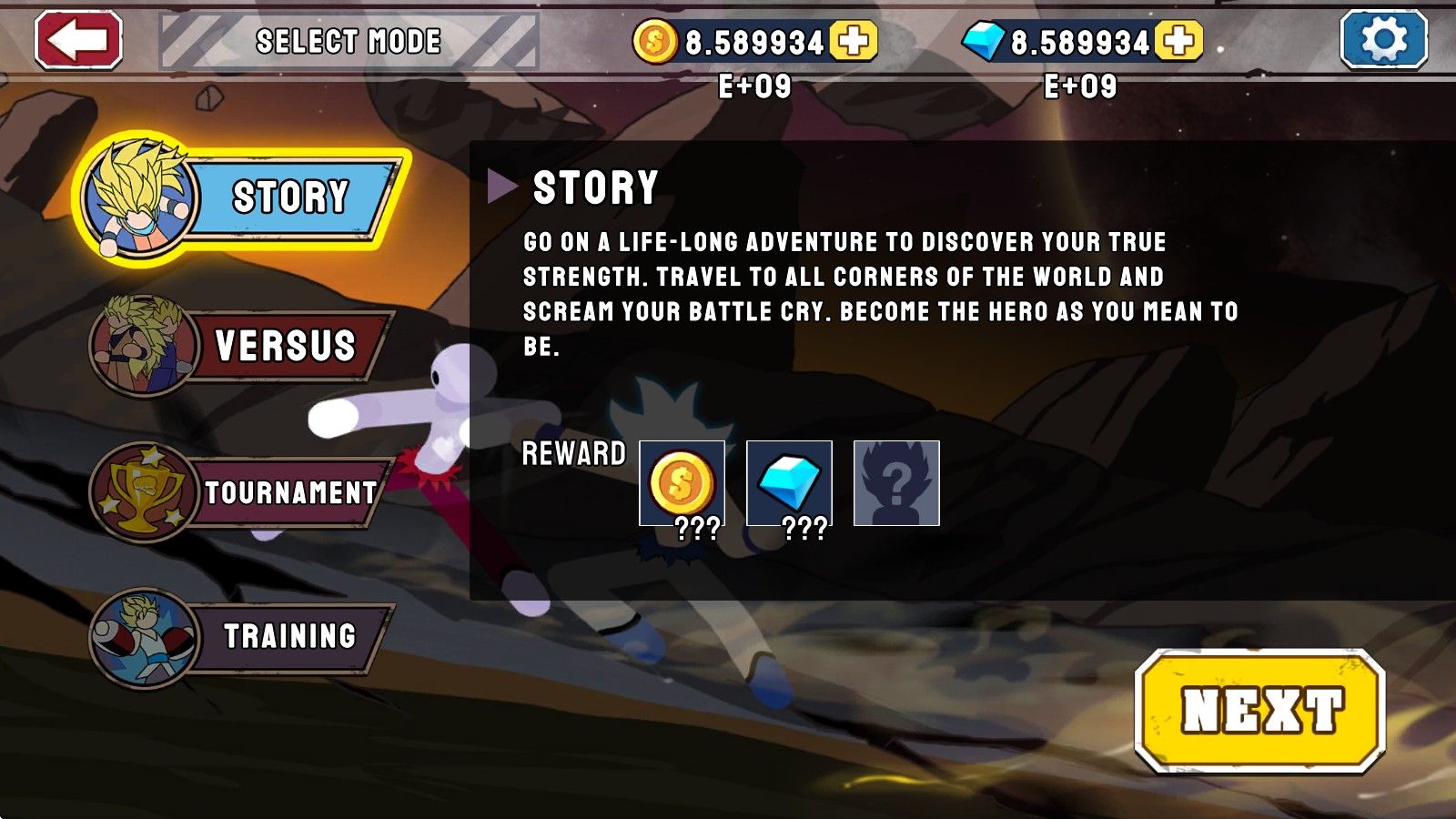Switch to Tournament mode
1456x819 pixels.
coord(246,492)
